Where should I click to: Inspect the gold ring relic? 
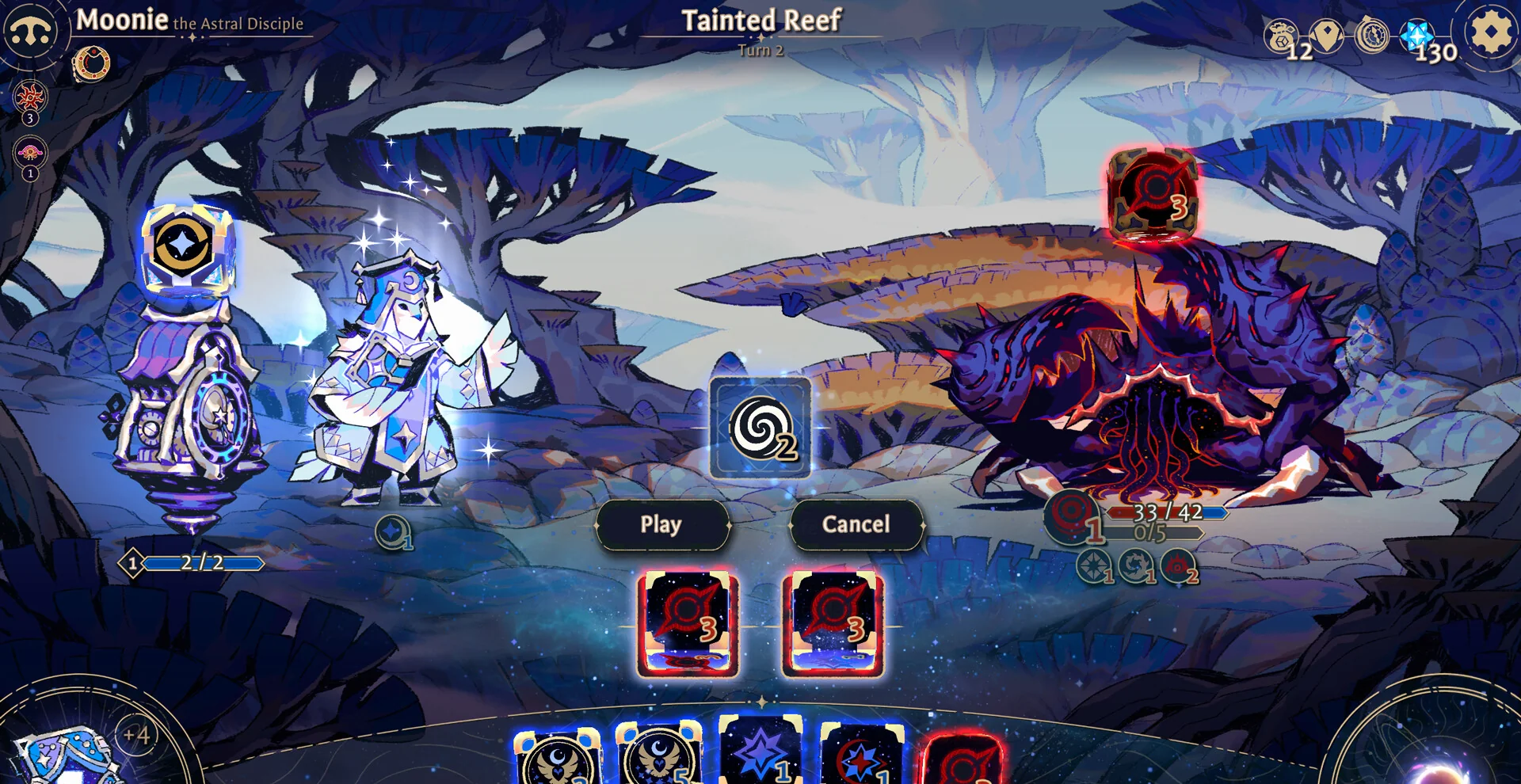pos(91,63)
